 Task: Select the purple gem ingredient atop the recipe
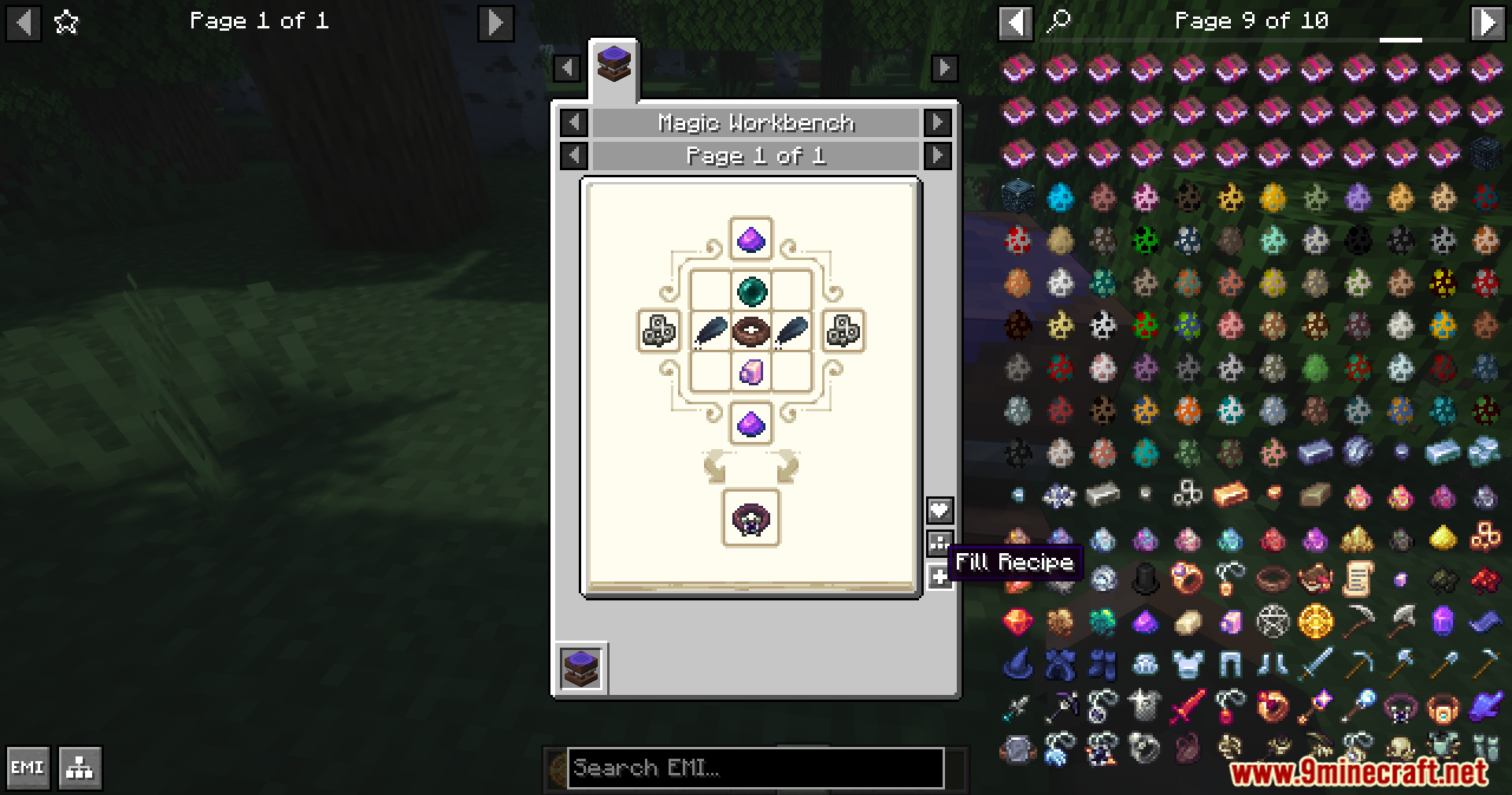(x=750, y=240)
